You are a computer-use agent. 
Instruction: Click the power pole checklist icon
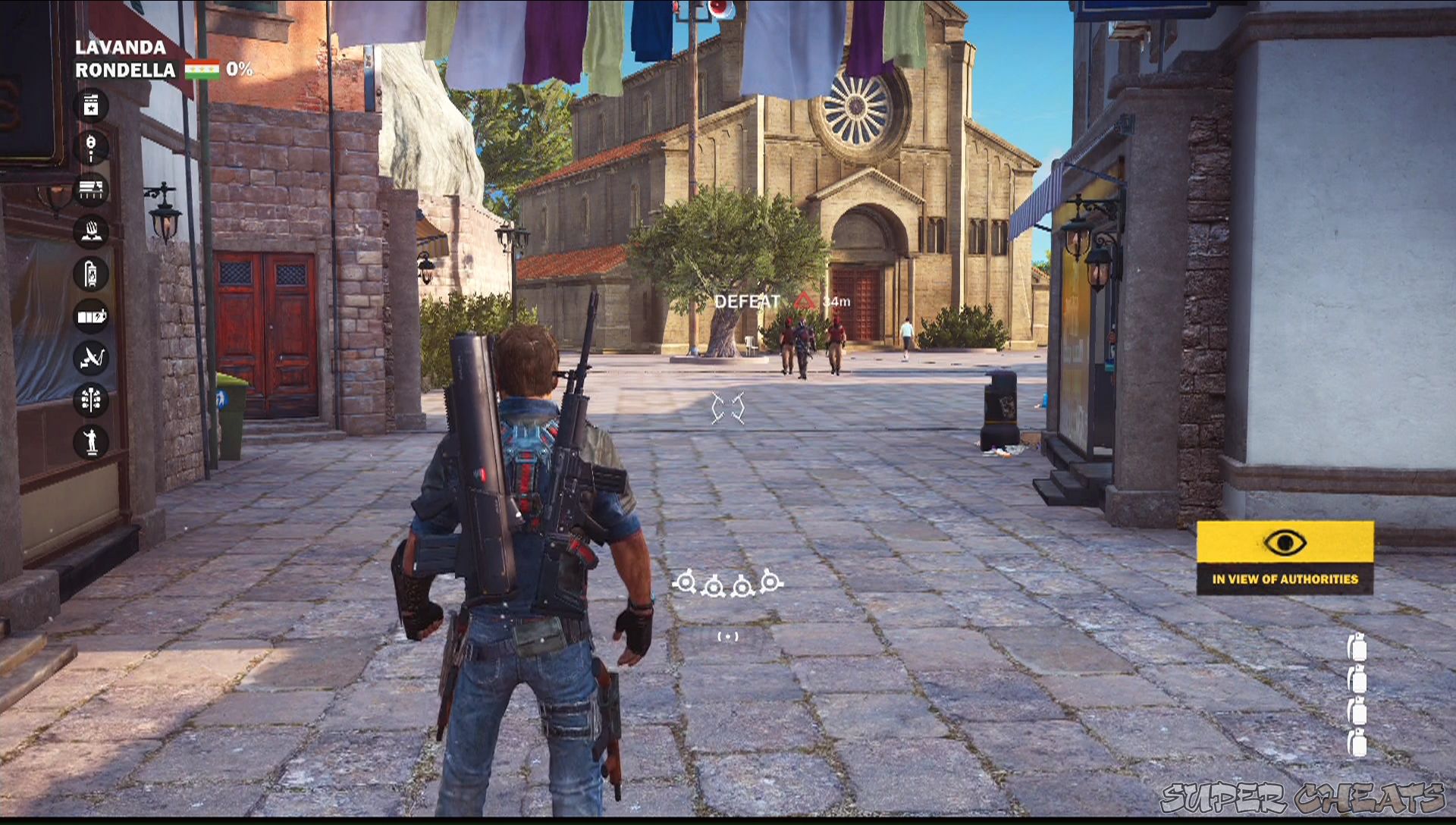click(93, 400)
